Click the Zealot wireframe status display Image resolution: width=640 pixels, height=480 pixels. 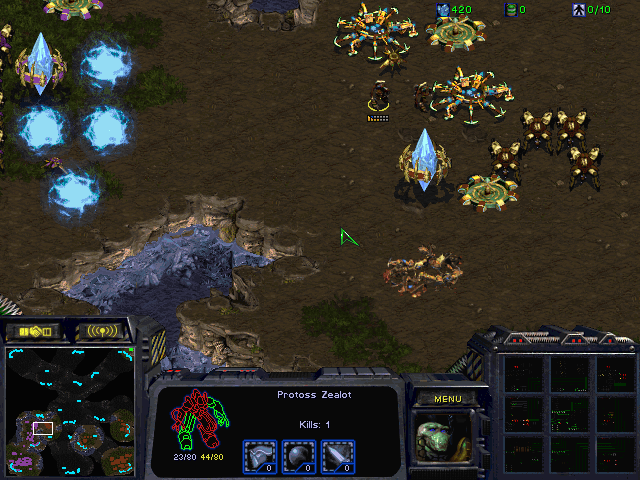[x=199, y=419]
